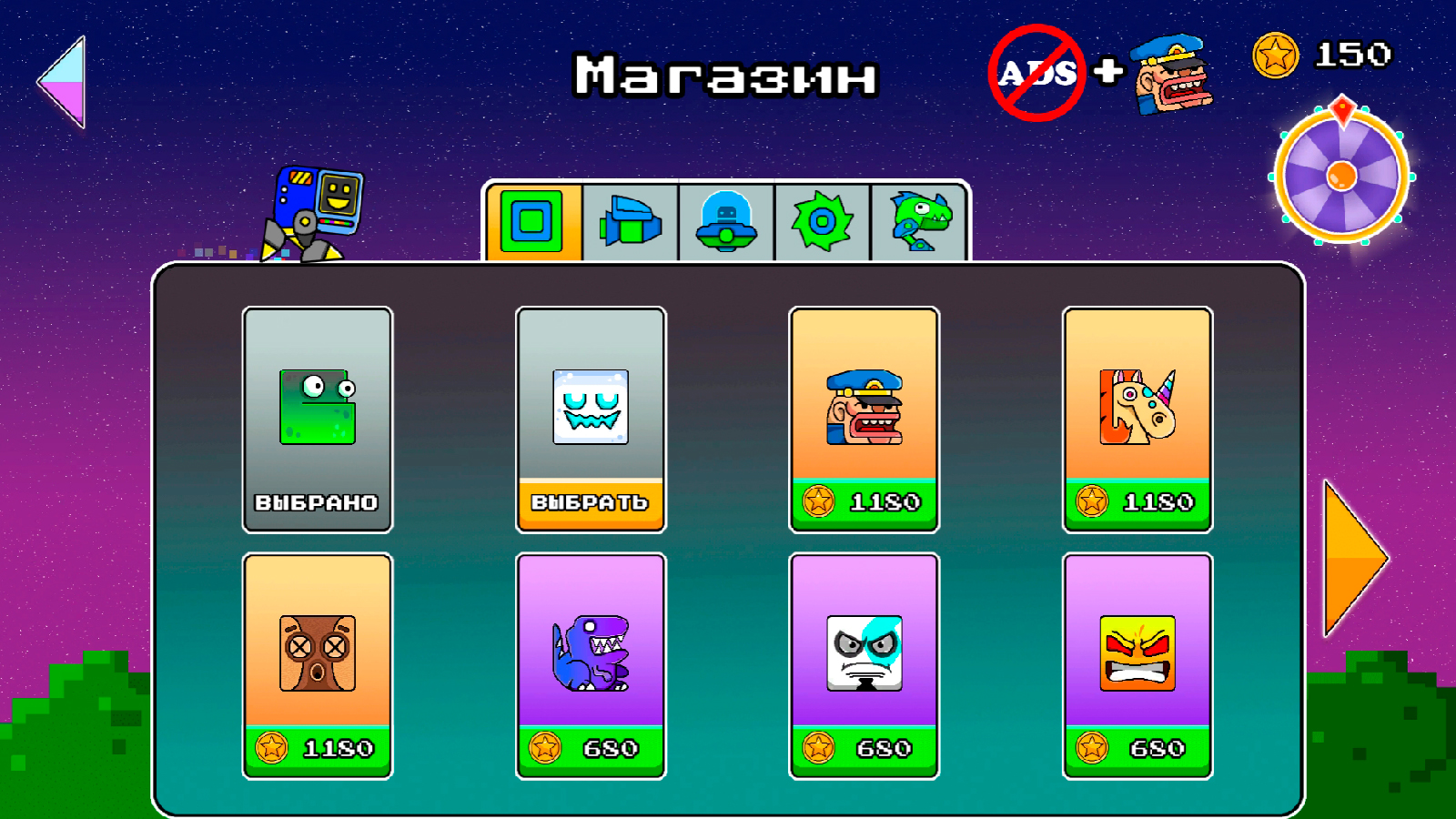Image resolution: width=1456 pixels, height=819 pixels.
Task: Click the ВЫБРАНО label on the green slime cube
Action: point(317,500)
